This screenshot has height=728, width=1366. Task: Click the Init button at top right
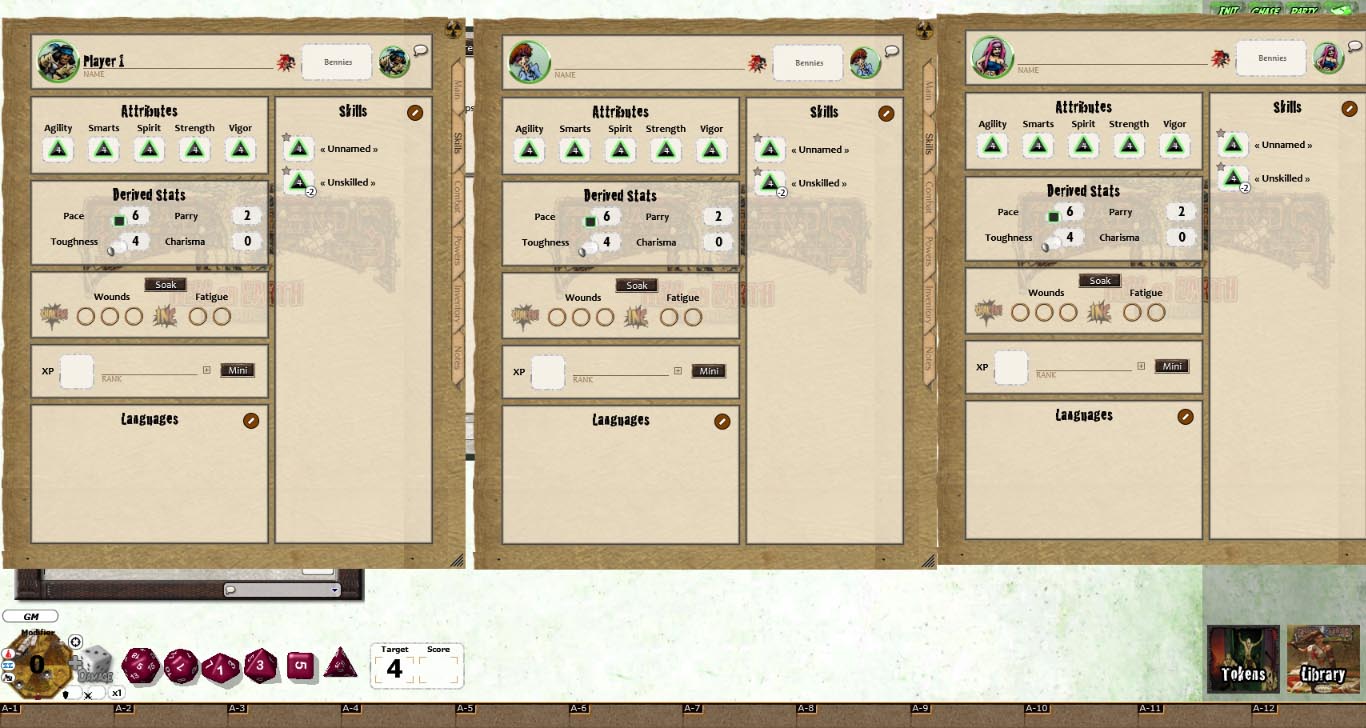pyautogui.click(x=1229, y=6)
